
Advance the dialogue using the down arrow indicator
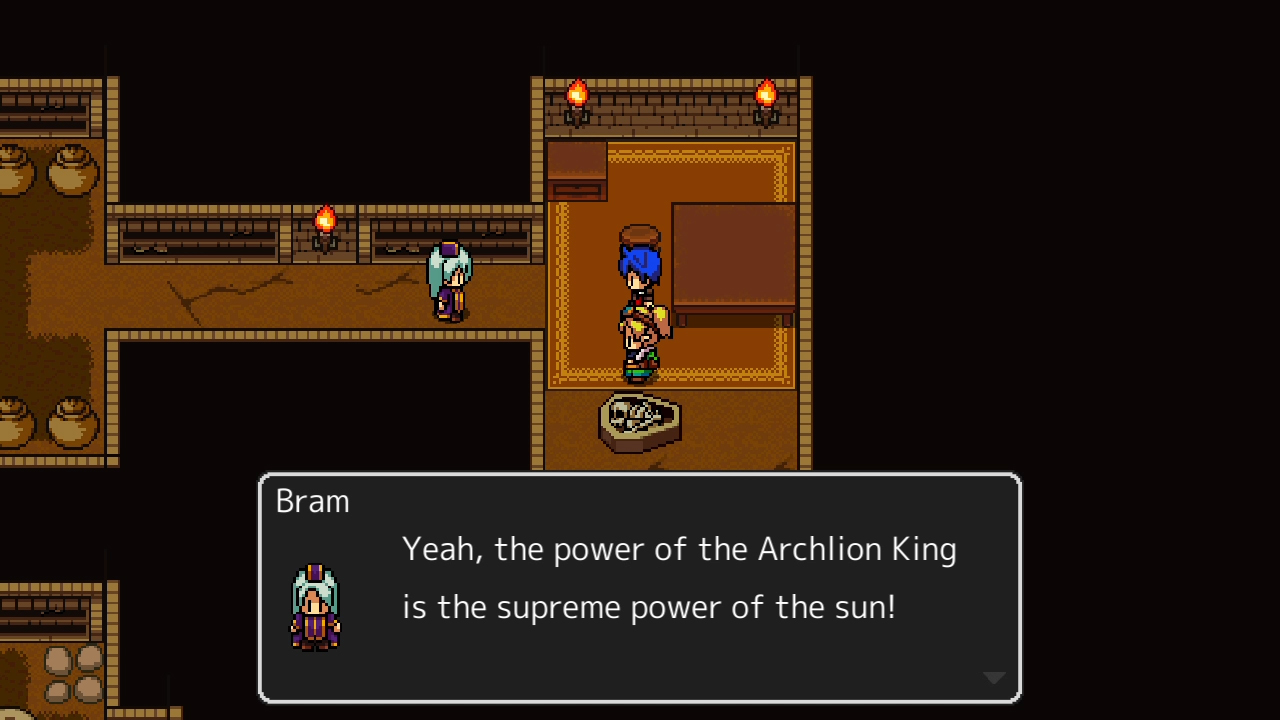point(995,675)
